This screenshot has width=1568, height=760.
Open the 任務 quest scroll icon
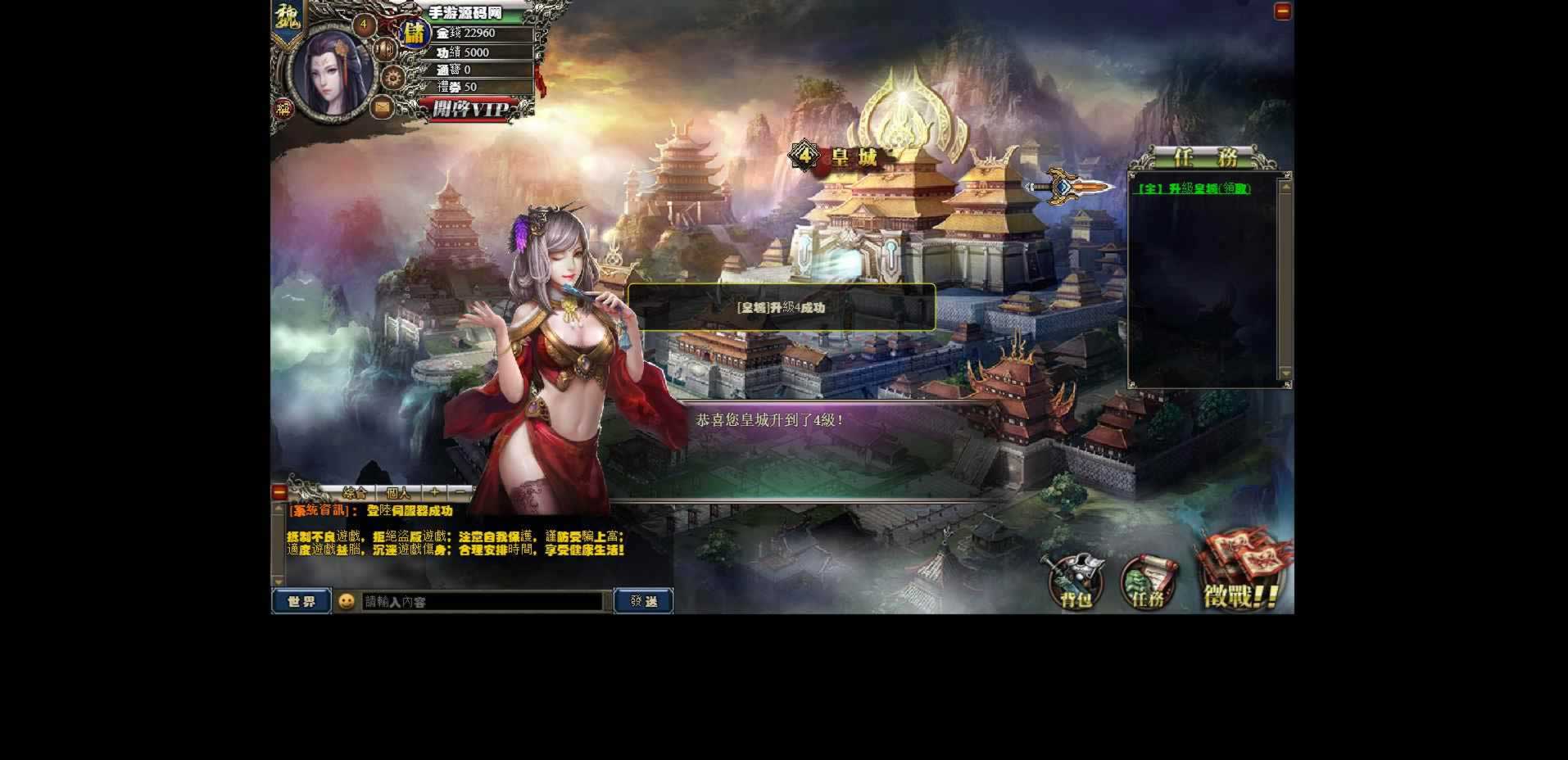(x=1148, y=582)
